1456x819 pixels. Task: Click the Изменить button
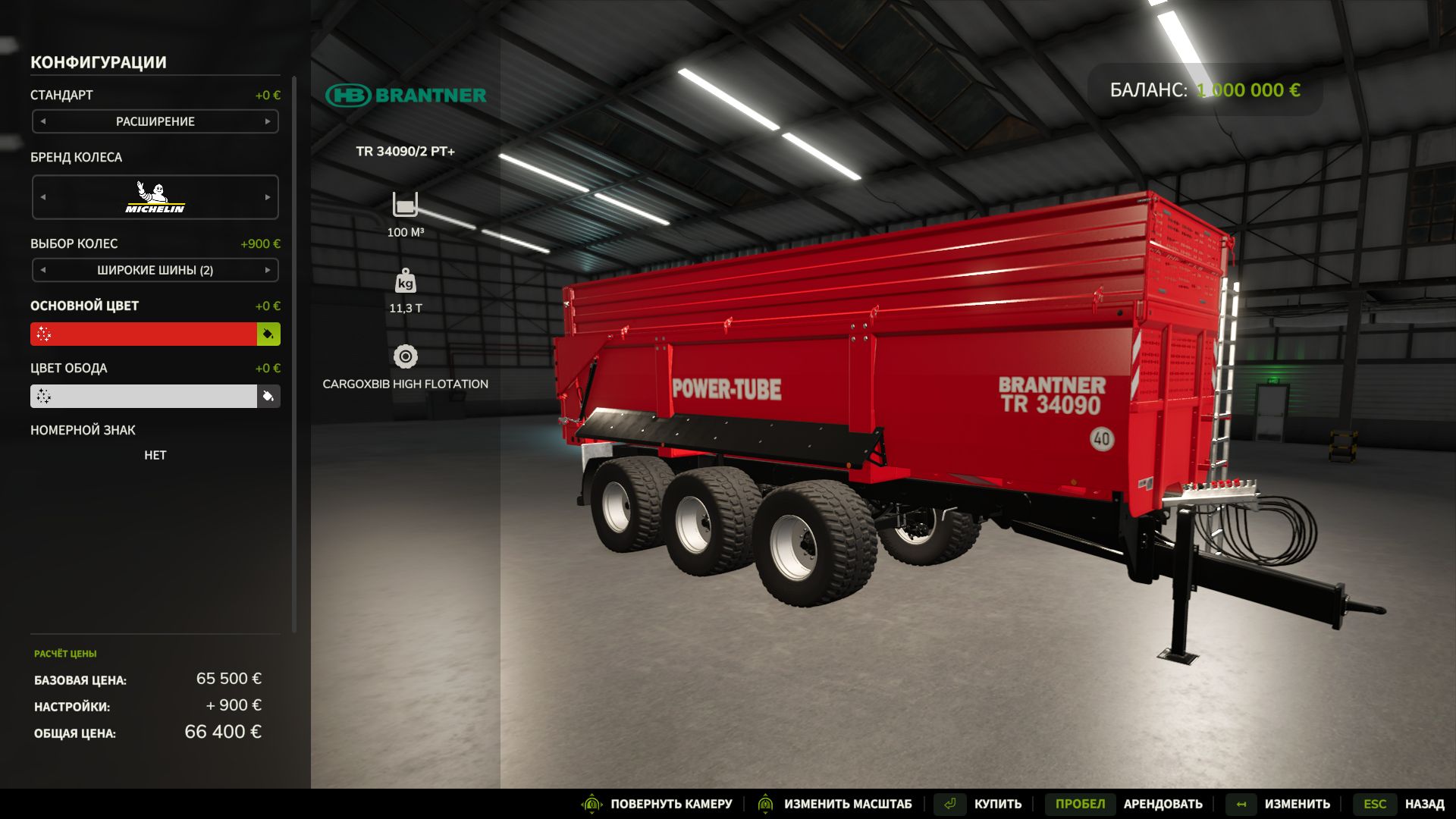[1280, 804]
